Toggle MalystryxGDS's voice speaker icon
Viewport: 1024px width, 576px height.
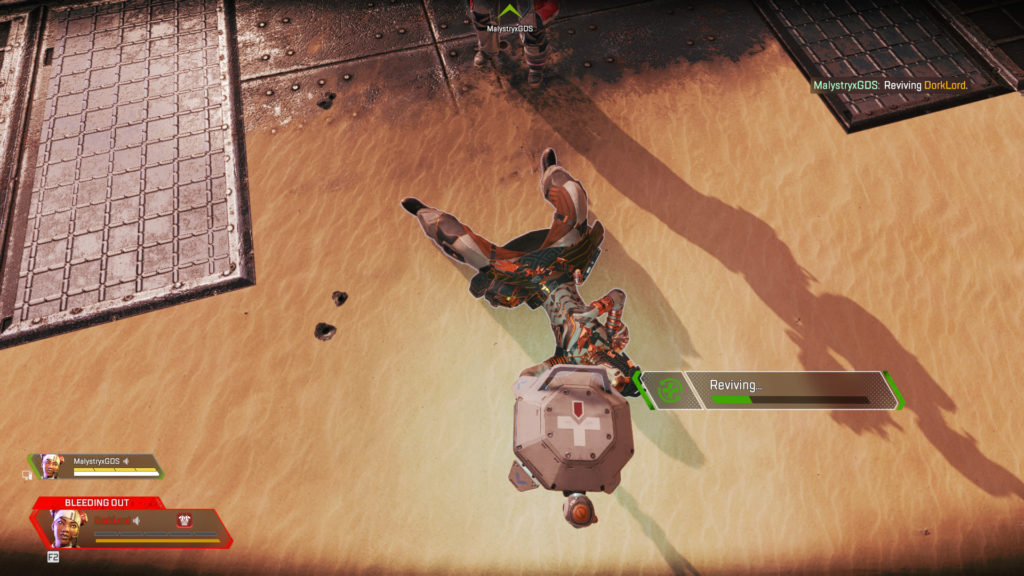(x=126, y=461)
